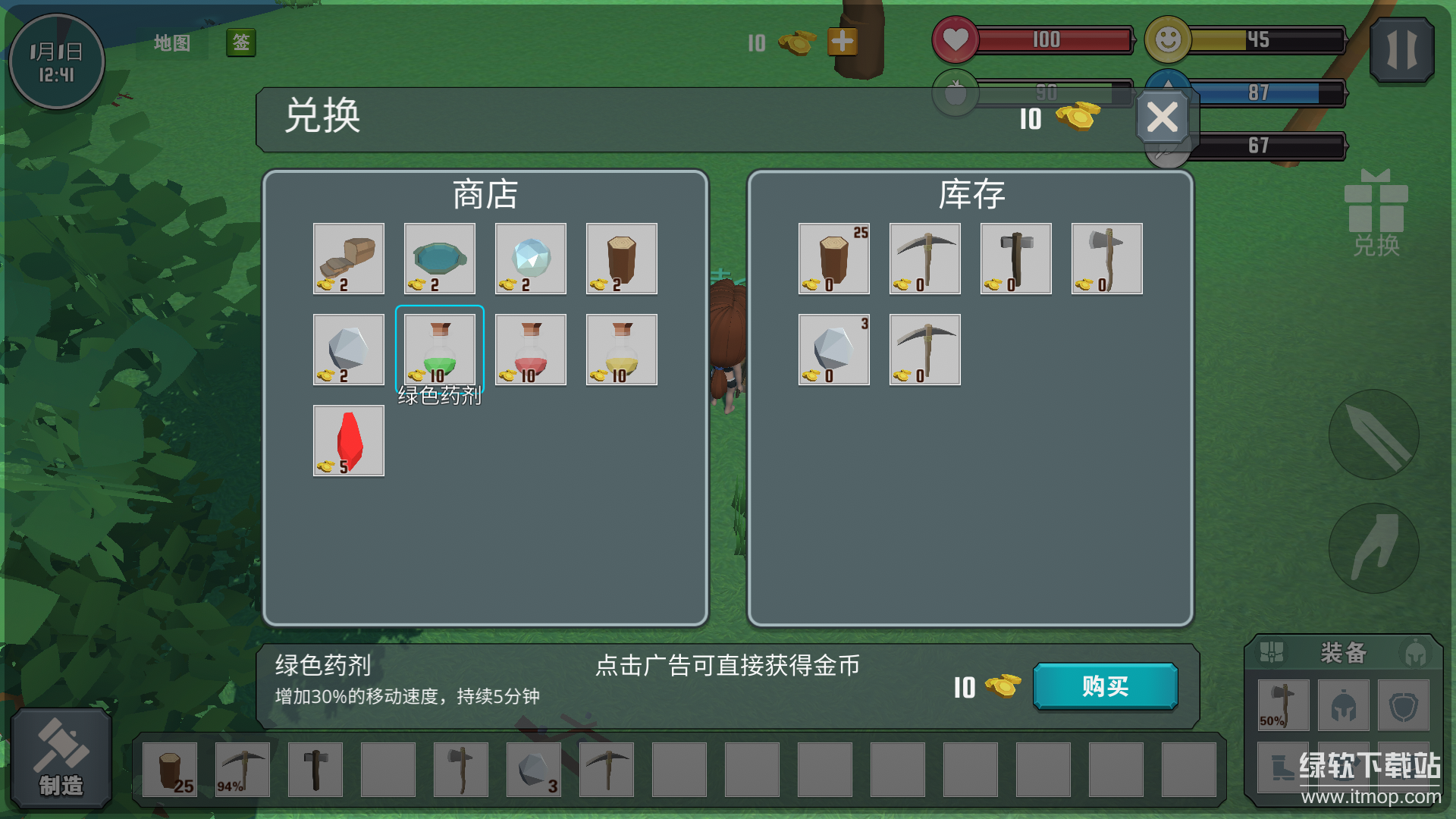Select the red gem costing 5 coins
The image size is (1456, 819).
click(348, 440)
